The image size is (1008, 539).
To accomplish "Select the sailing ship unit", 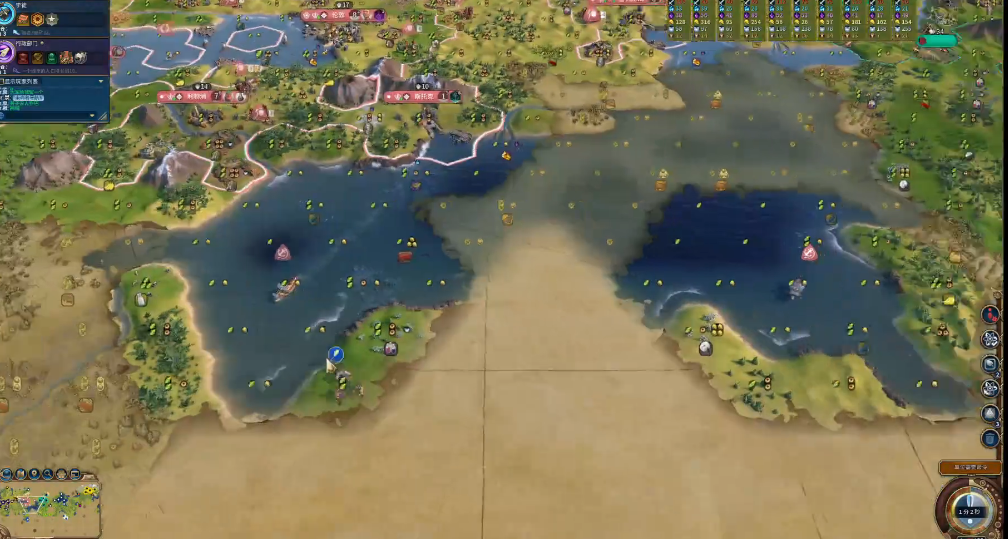I will [286, 289].
